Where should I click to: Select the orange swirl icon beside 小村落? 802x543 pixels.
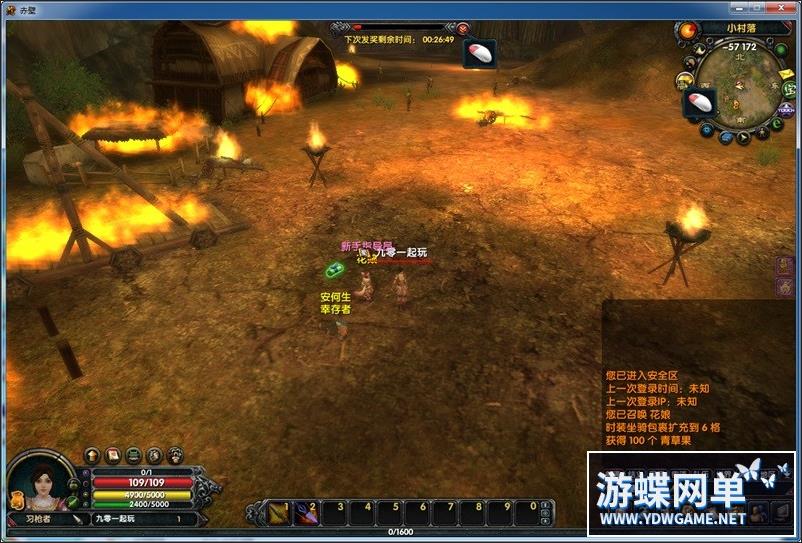[689, 30]
